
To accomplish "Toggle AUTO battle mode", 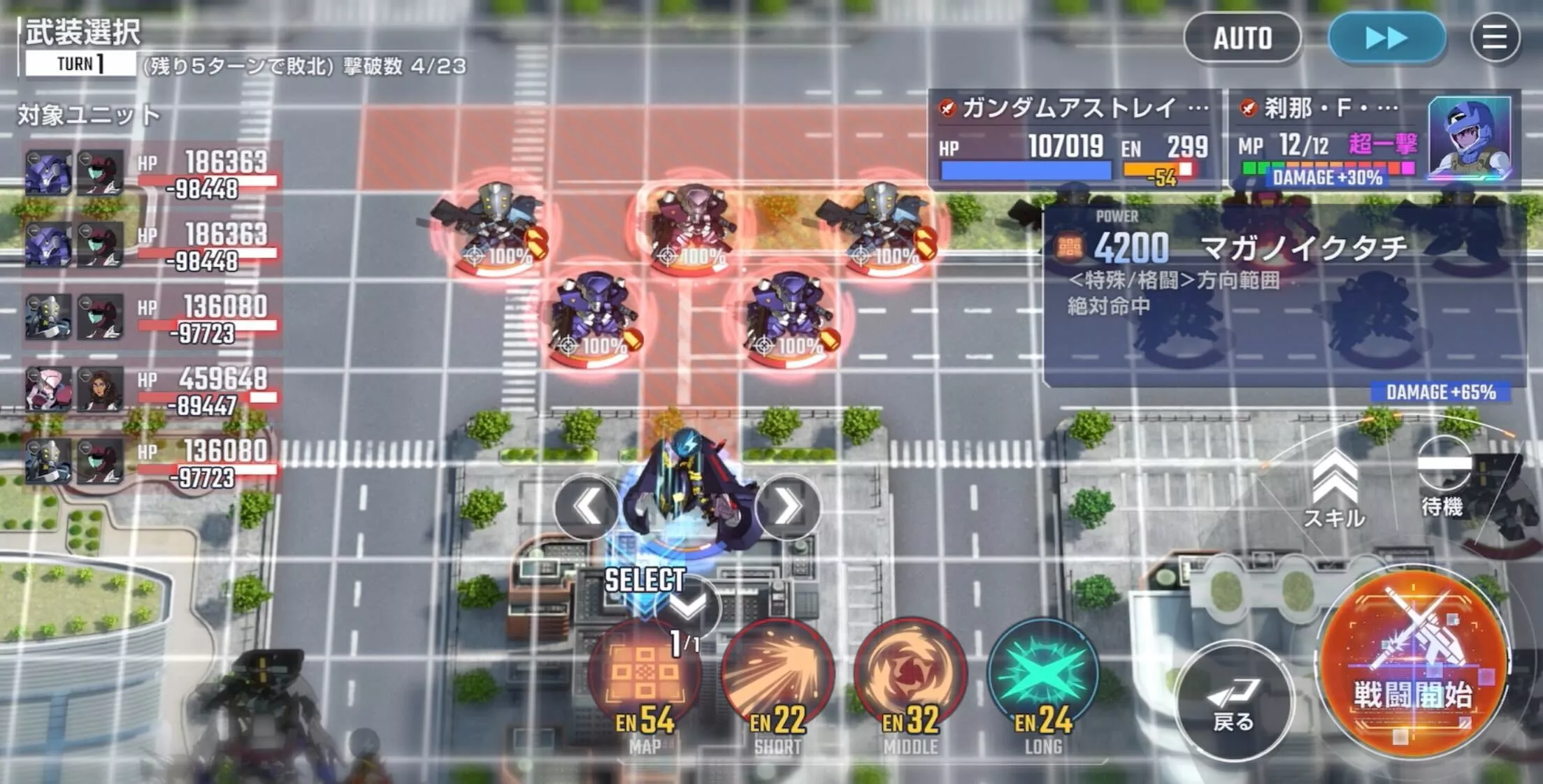I will pyautogui.click(x=1244, y=38).
